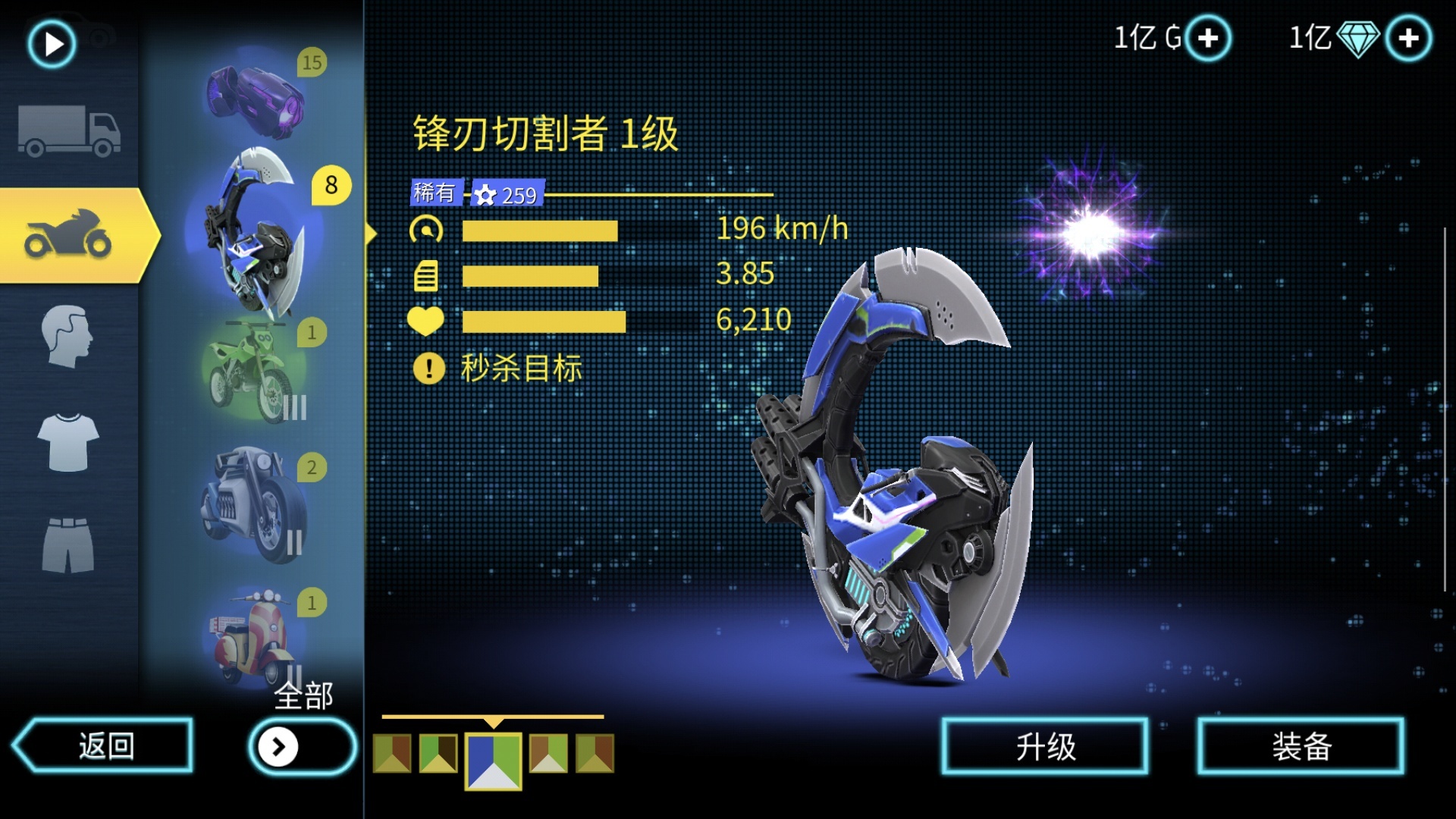The height and width of the screenshot is (819, 1456).
Task: Switch to the truck vehicles tab
Action: point(69,130)
